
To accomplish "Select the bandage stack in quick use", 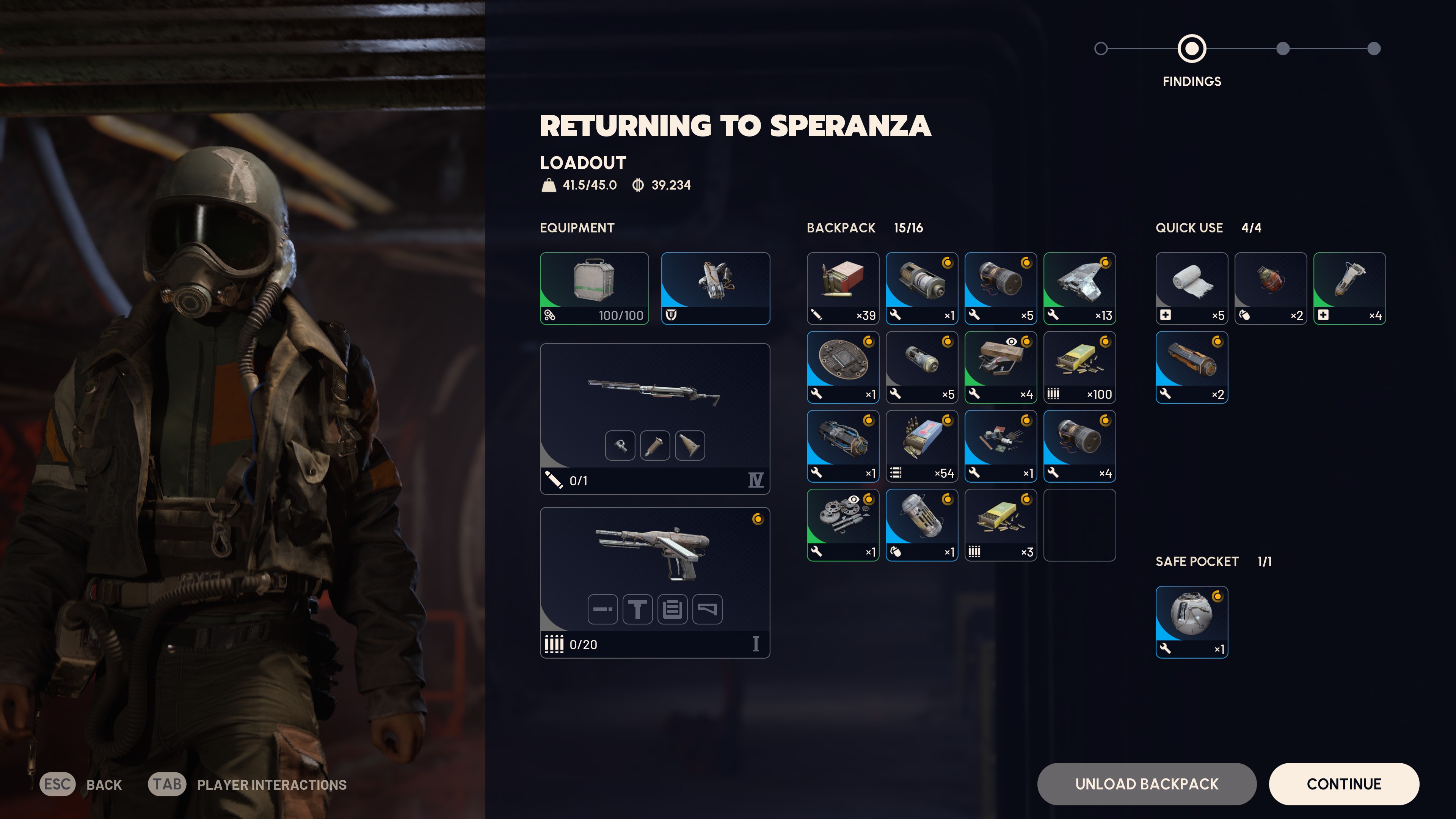I will (1191, 288).
